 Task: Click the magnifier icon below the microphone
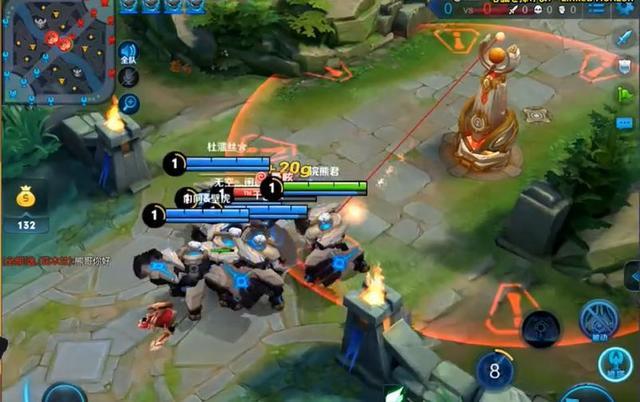tap(129, 104)
